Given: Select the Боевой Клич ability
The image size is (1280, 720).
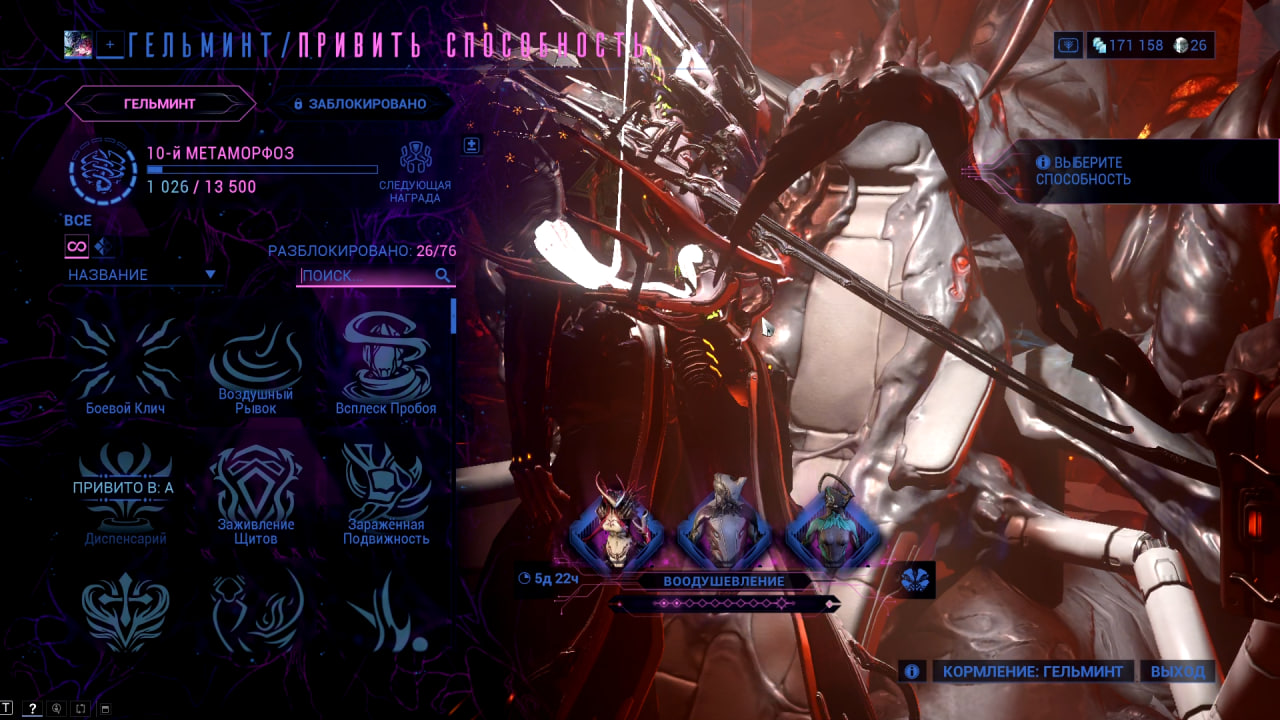Looking at the screenshot, I should click(x=125, y=364).
